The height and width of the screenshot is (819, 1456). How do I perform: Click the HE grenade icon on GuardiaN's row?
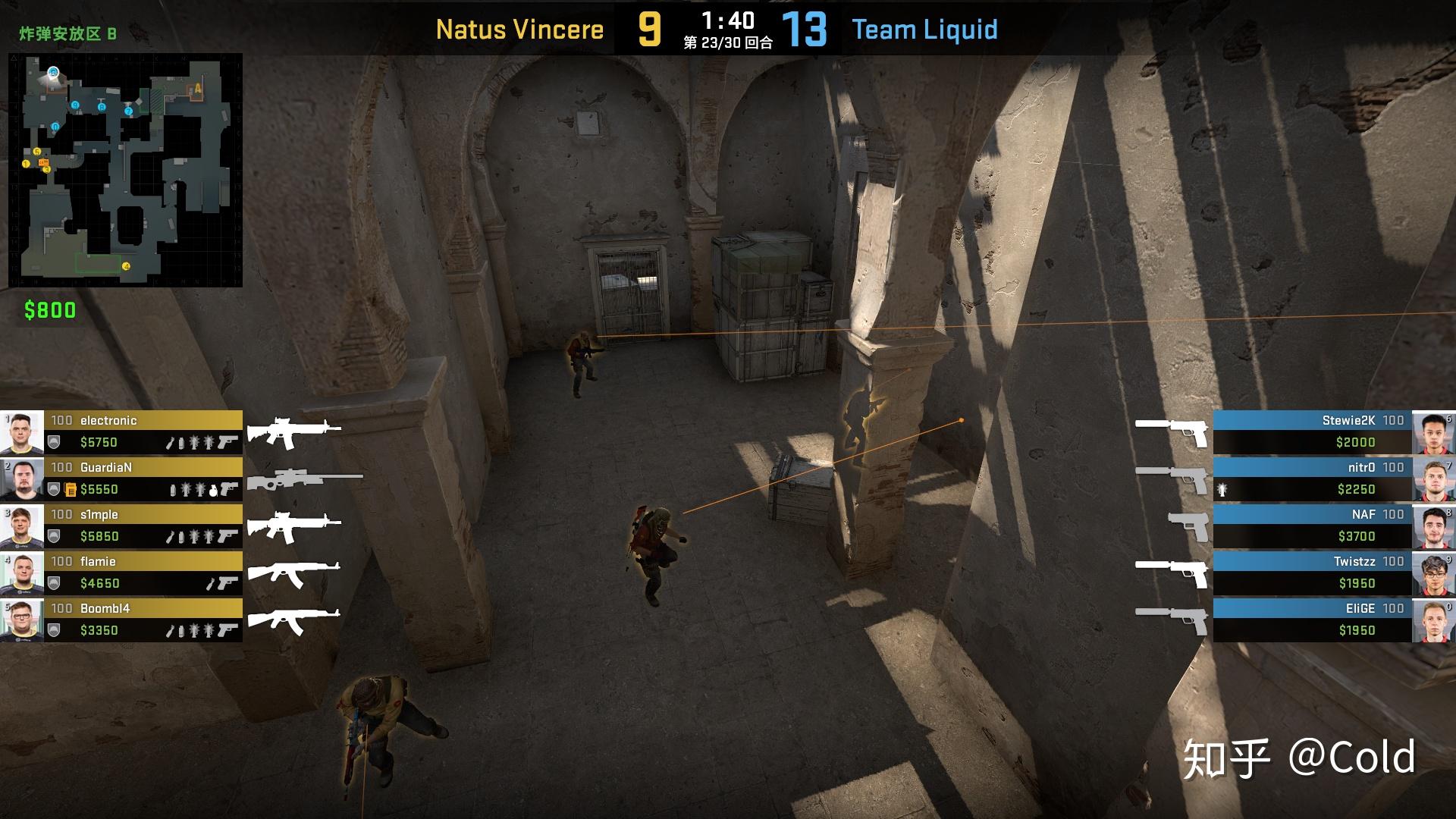point(214,491)
